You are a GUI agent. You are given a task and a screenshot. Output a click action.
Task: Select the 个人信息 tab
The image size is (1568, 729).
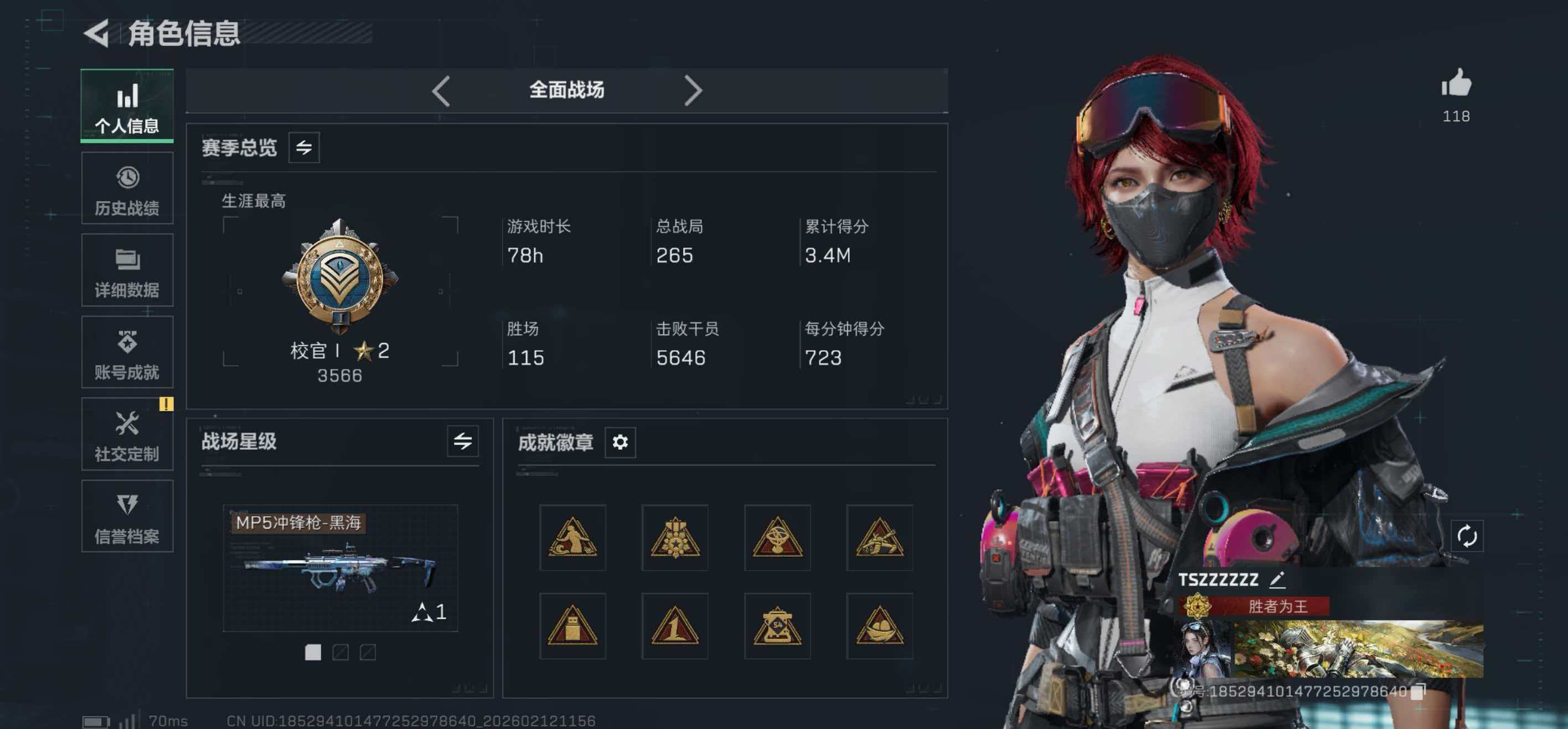(x=127, y=106)
